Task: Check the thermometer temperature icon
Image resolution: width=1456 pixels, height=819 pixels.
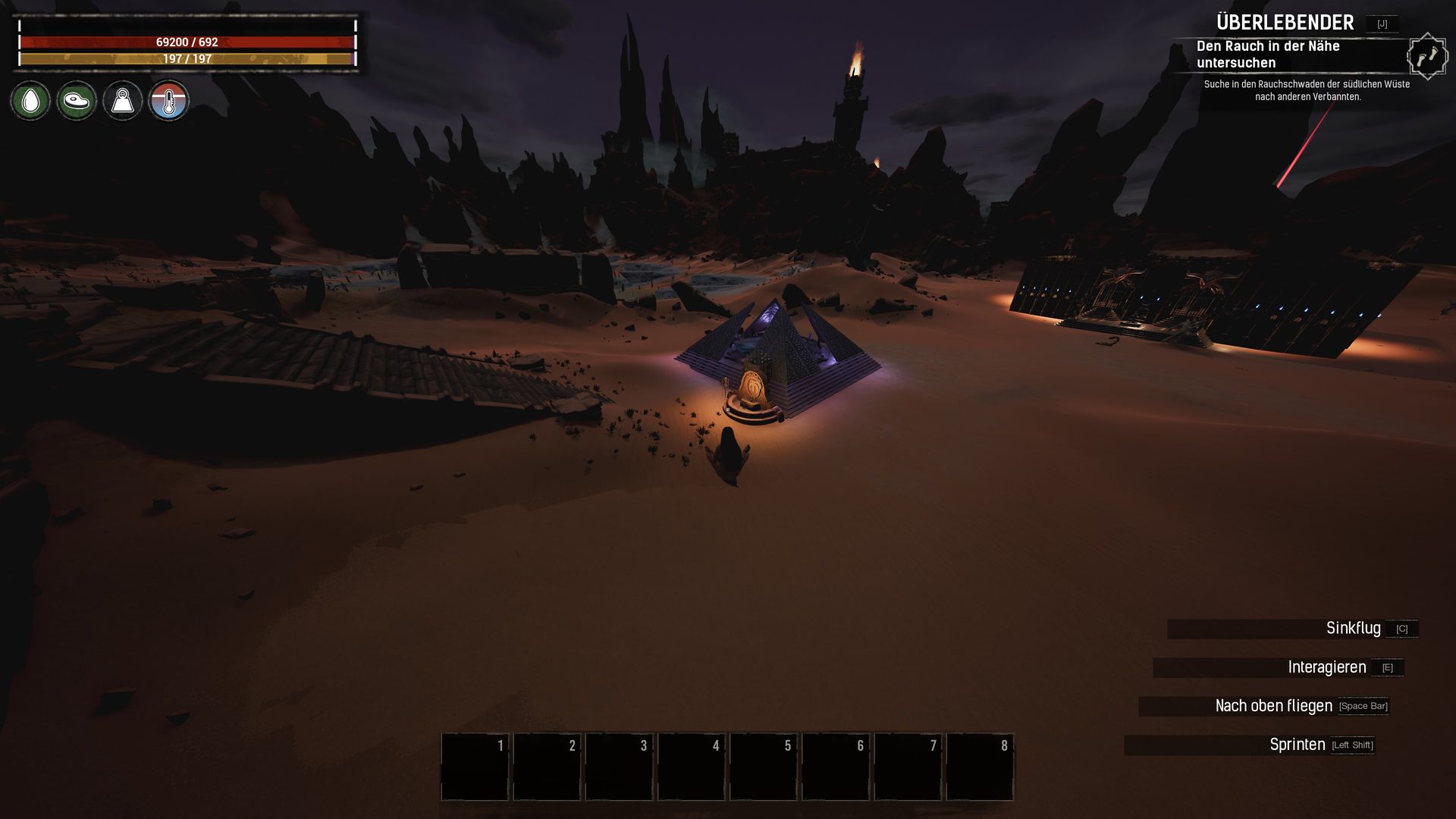Action: (x=168, y=100)
